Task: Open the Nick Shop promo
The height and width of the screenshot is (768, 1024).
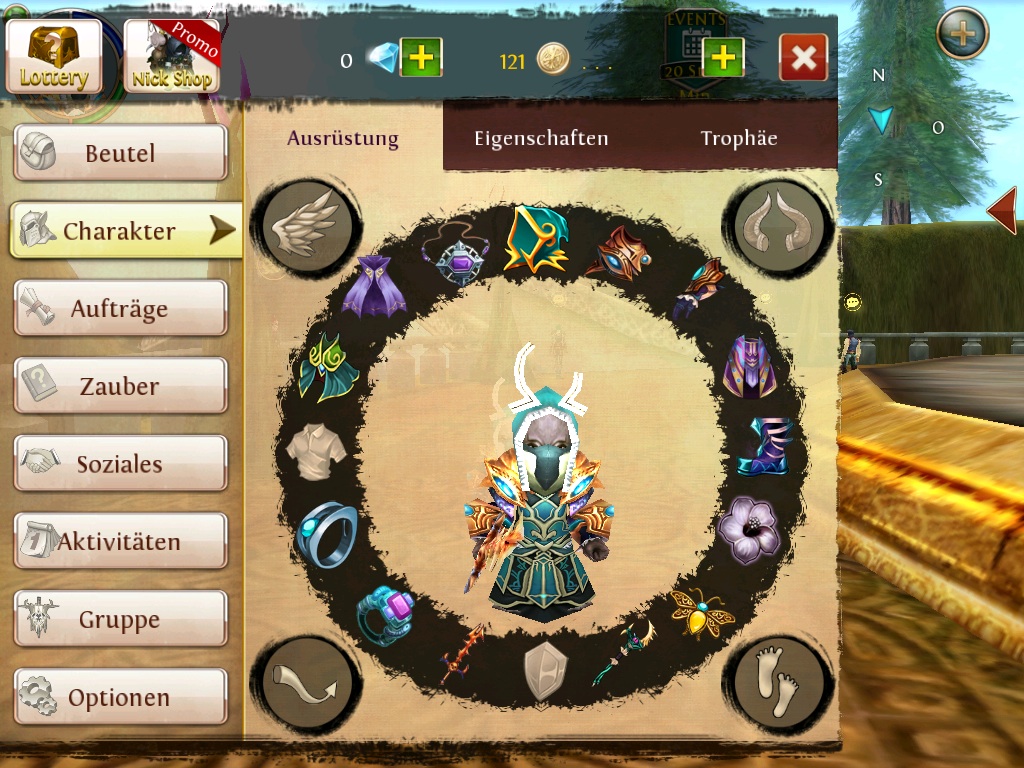Action: coord(171,56)
